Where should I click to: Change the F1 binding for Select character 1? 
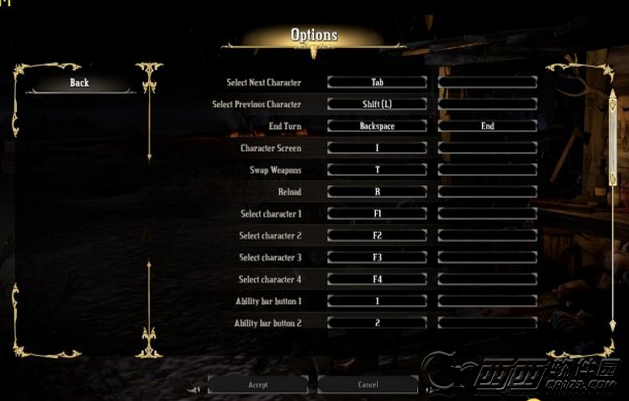[x=377, y=214]
